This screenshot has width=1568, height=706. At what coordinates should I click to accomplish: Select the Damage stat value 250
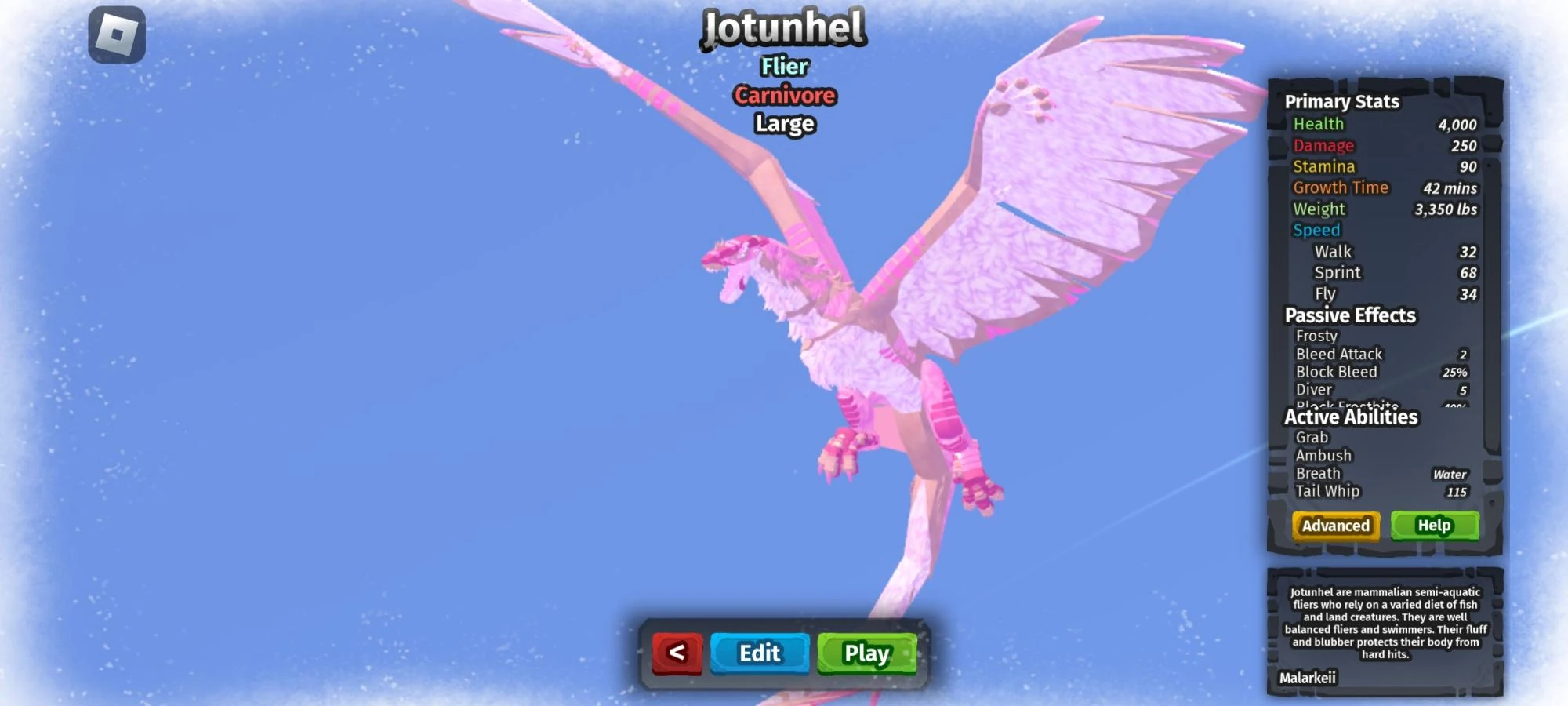(1463, 145)
